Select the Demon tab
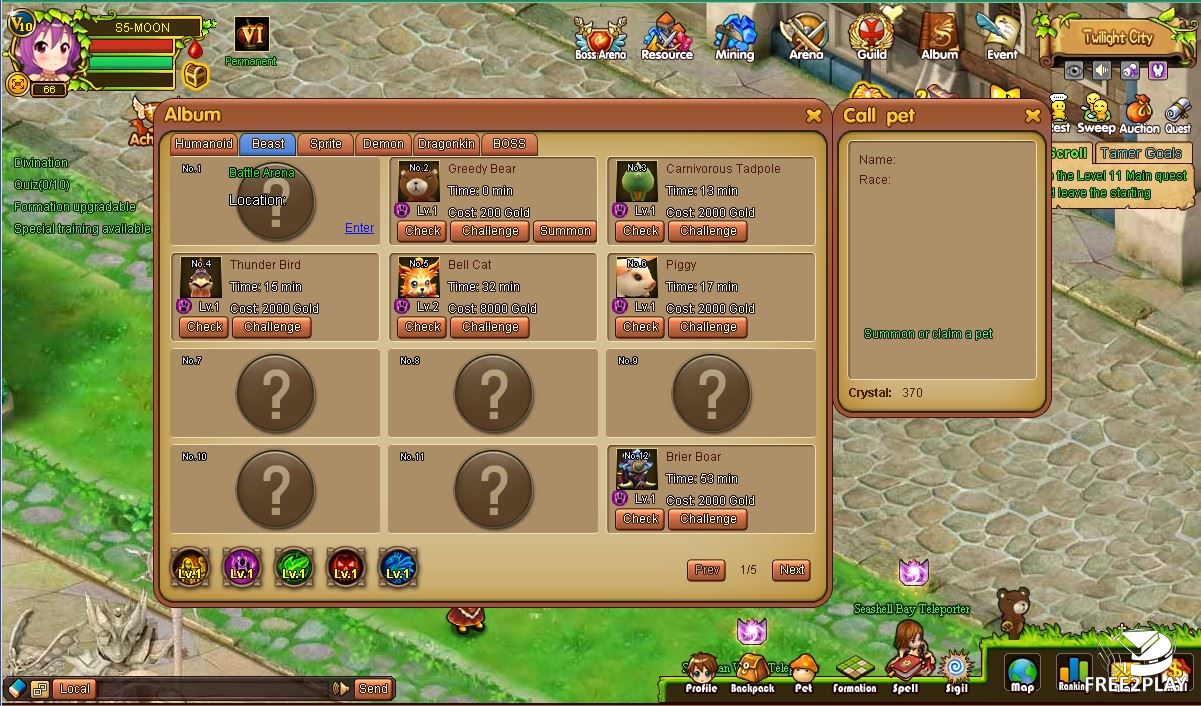 pyautogui.click(x=383, y=144)
